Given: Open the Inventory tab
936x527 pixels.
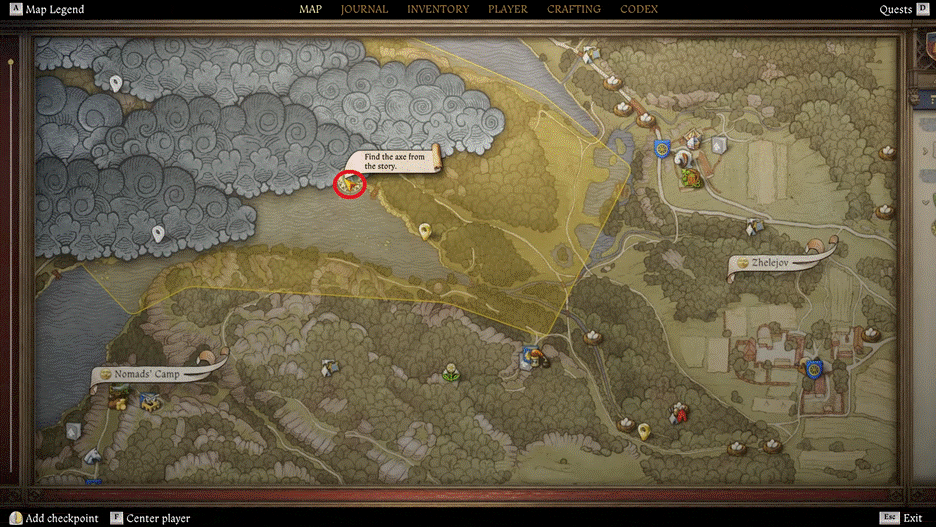Looking at the screenshot, I should coord(438,10).
